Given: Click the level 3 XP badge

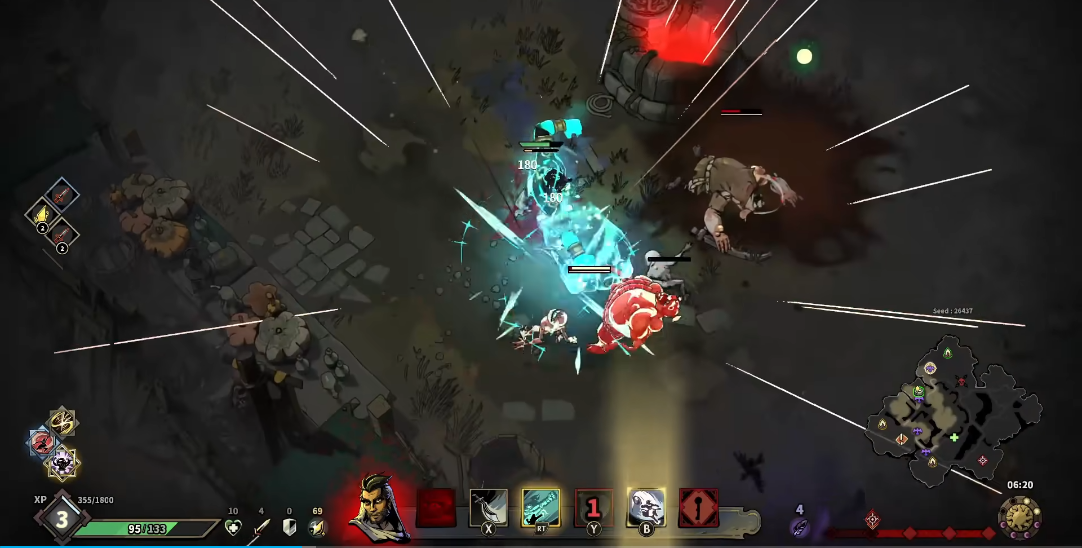Looking at the screenshot, I should tap(61, 519).
